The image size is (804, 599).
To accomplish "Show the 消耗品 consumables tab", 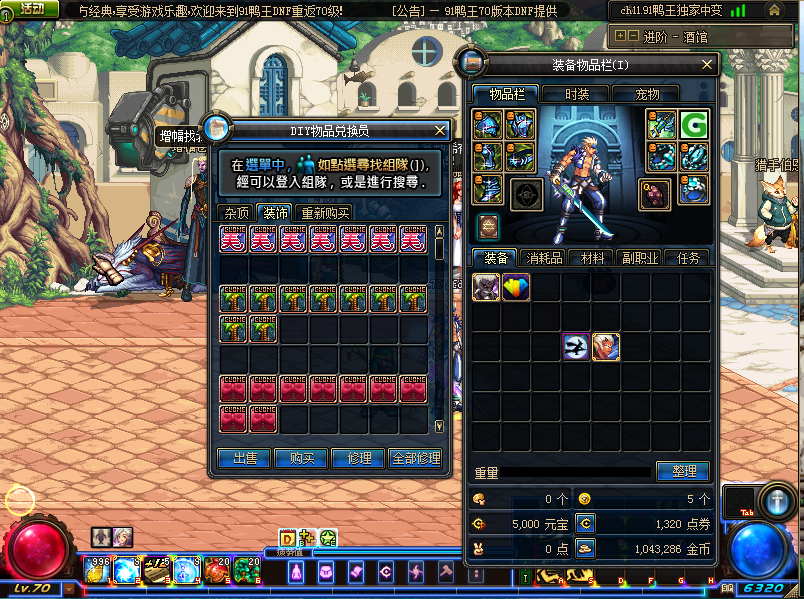I will pos(544,258).
